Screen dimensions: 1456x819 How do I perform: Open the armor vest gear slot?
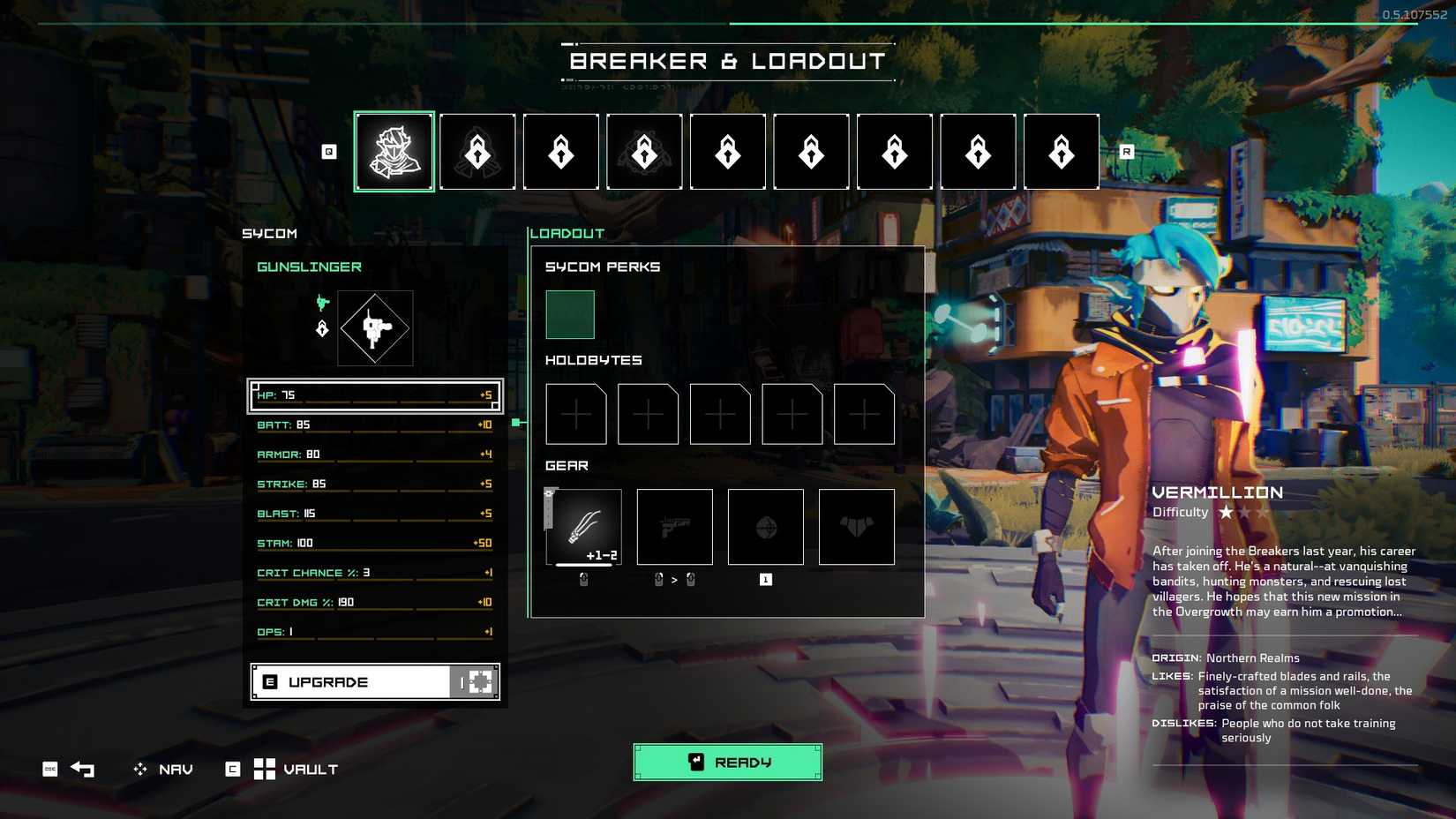(856, 526)
